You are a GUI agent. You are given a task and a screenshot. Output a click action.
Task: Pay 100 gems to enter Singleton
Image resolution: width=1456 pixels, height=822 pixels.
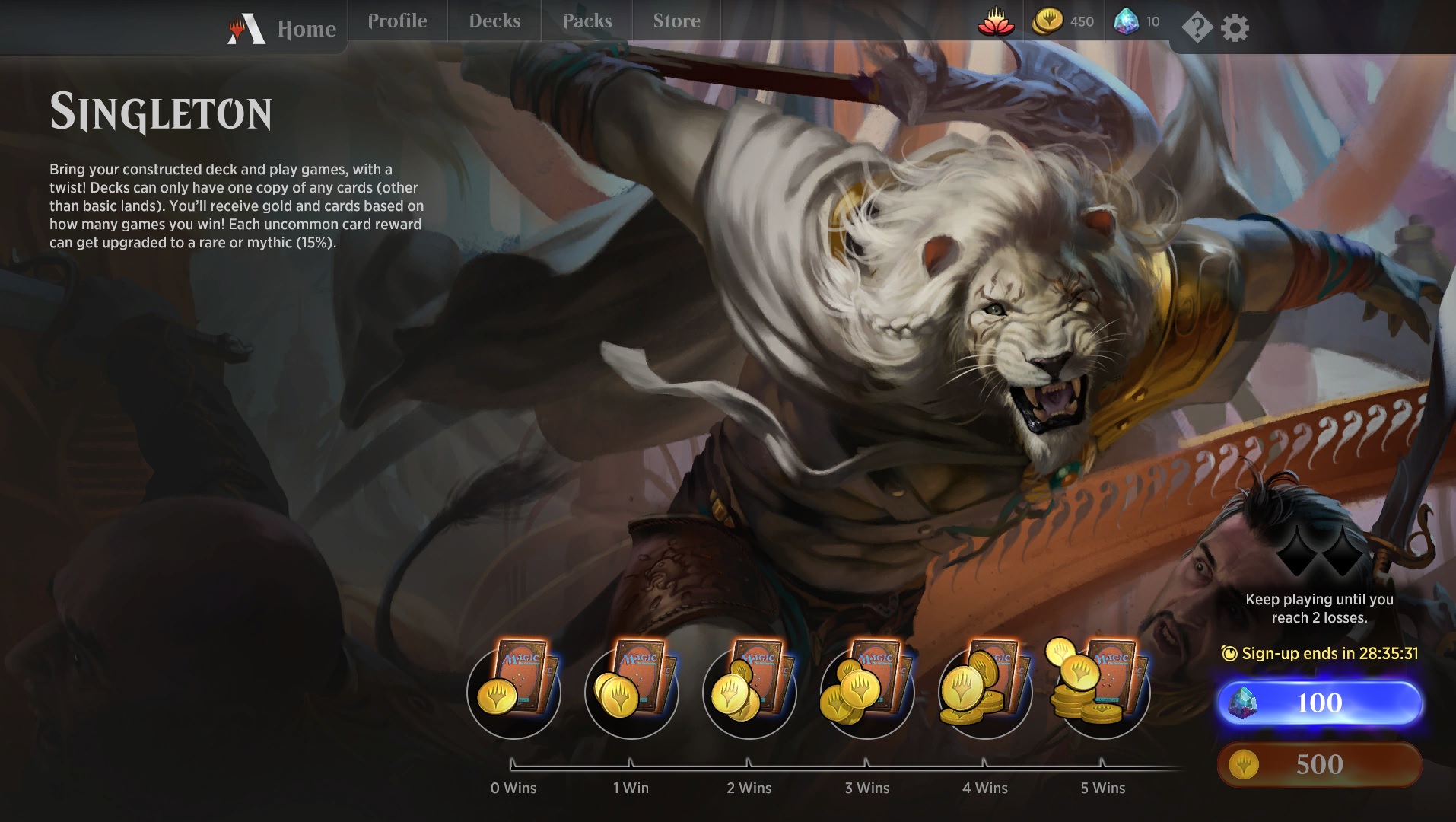1319,703
